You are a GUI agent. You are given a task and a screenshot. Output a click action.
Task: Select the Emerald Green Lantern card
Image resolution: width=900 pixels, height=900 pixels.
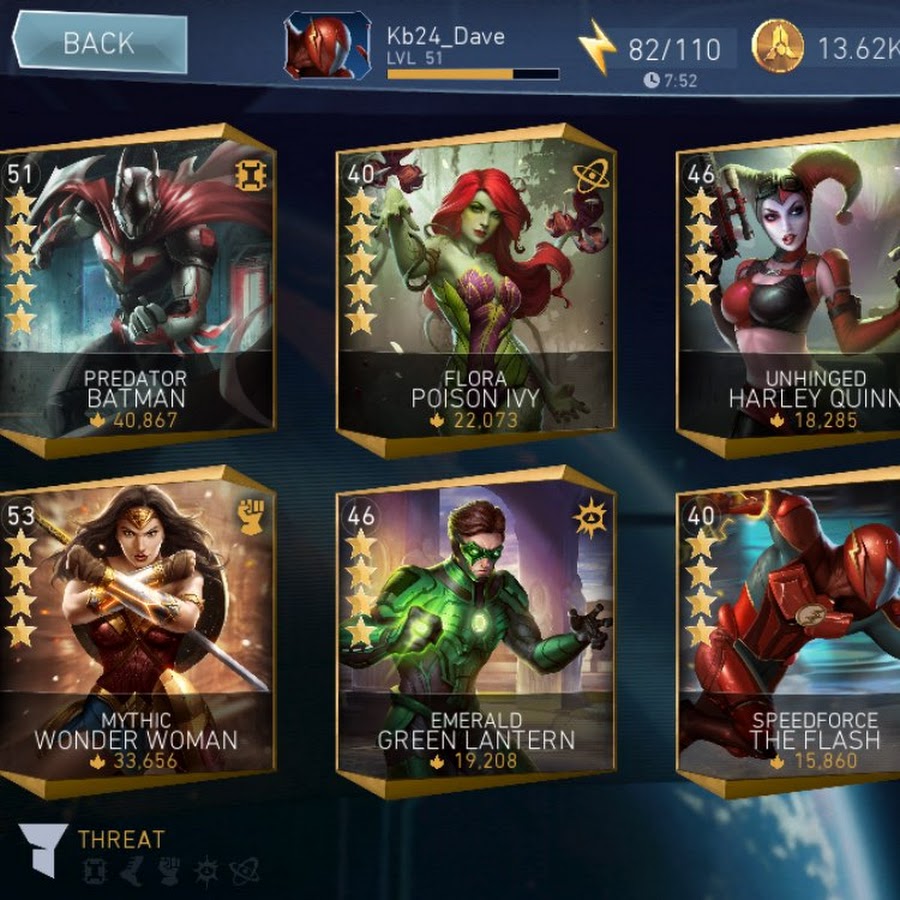coord(476,632)
